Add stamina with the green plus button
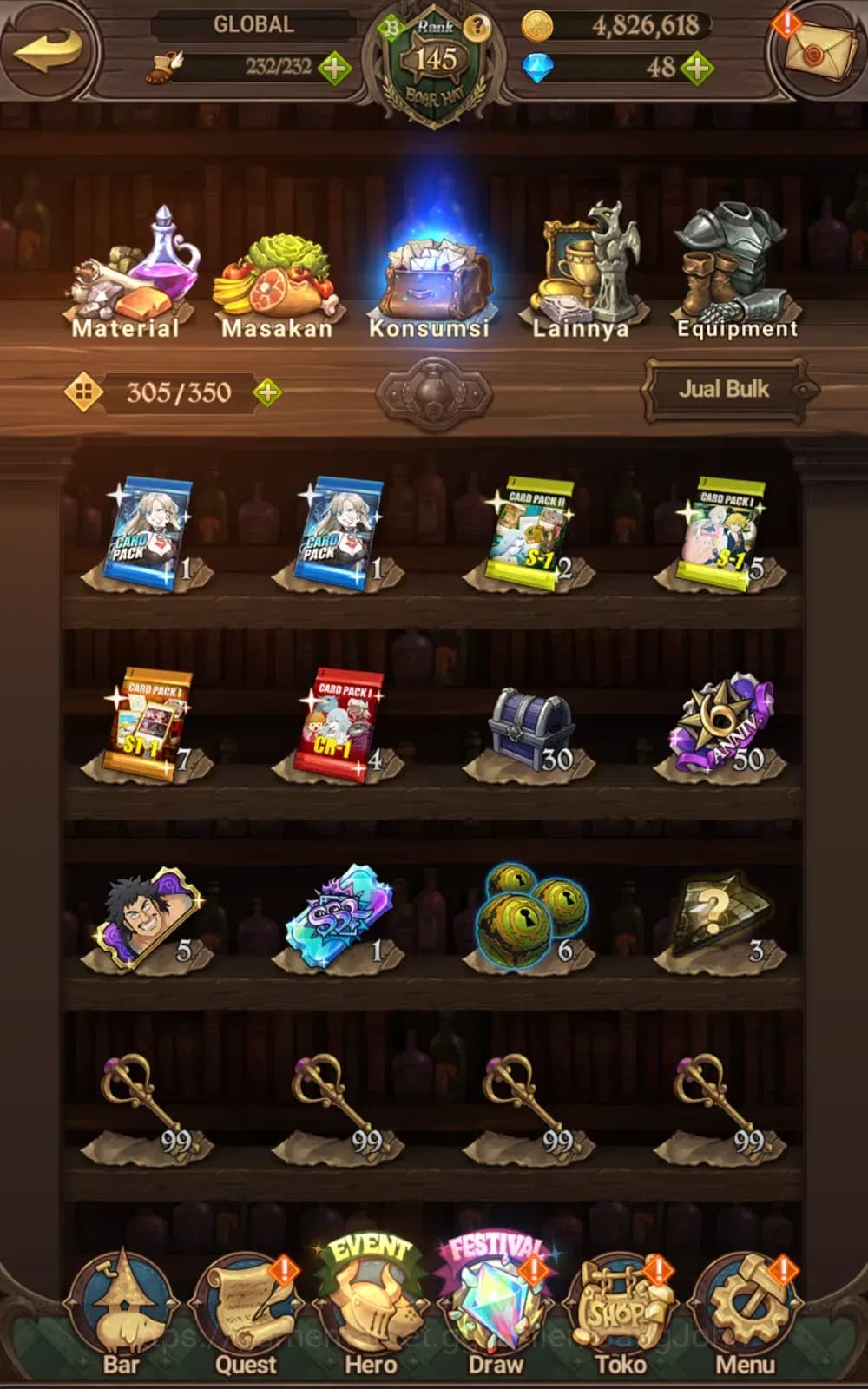 [x=334, y=68]
